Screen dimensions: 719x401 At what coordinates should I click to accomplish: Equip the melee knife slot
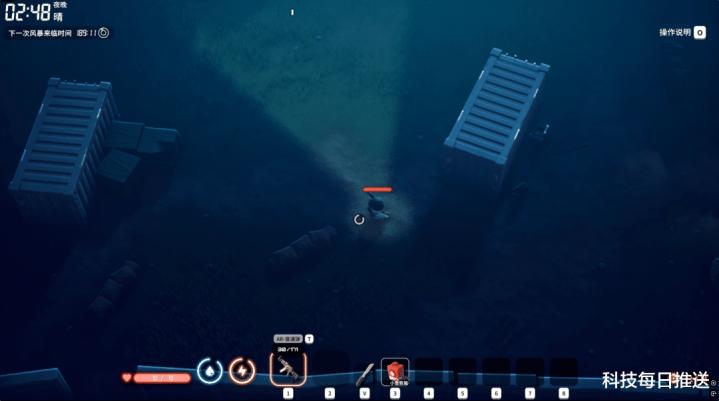(365, 372)
